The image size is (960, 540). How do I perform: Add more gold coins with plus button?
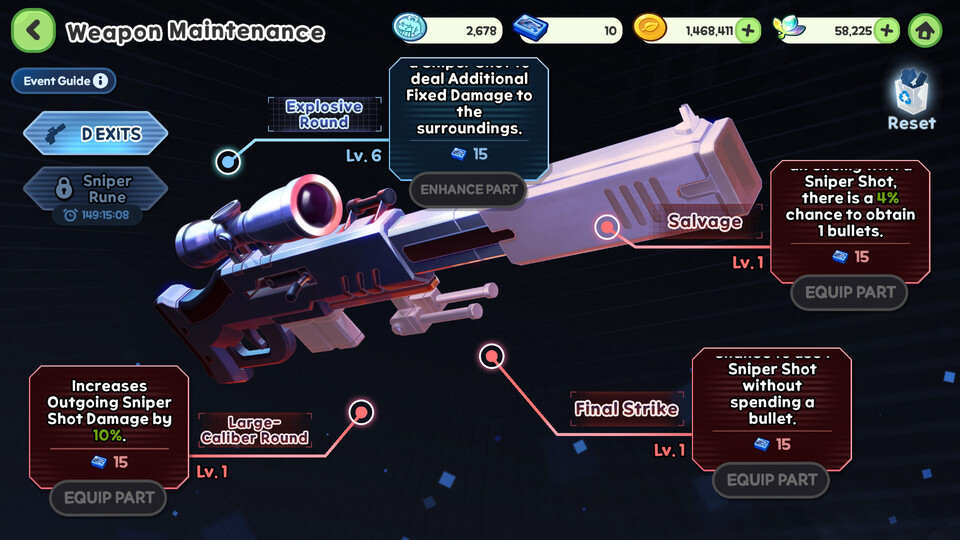click(748, 30)
